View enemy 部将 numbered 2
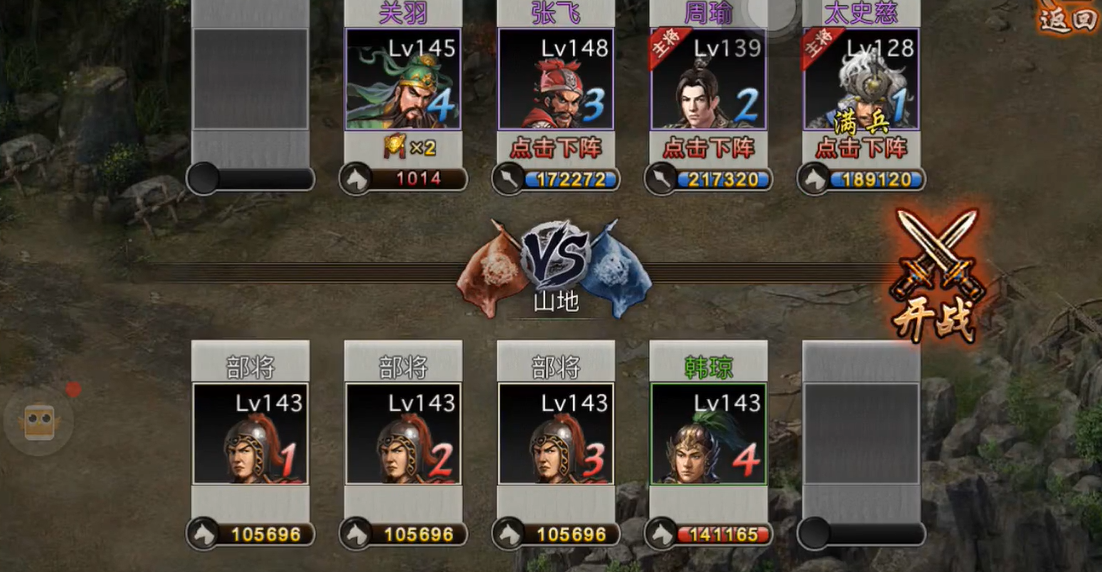This screenshot has width=1102, height=572. [x=403, y=434]
